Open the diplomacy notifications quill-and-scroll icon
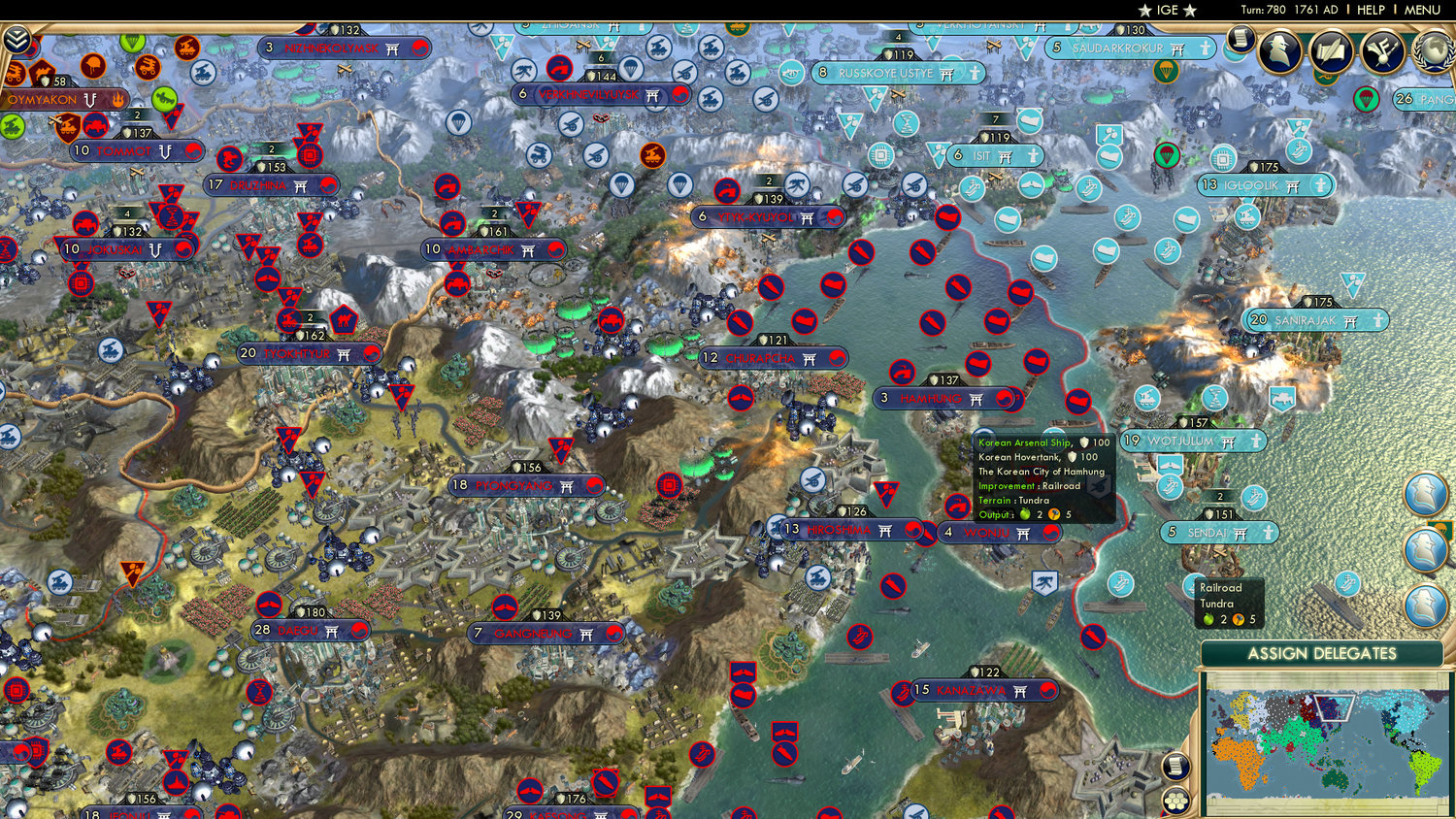 pyautogui.click(x=1331, y=50)
